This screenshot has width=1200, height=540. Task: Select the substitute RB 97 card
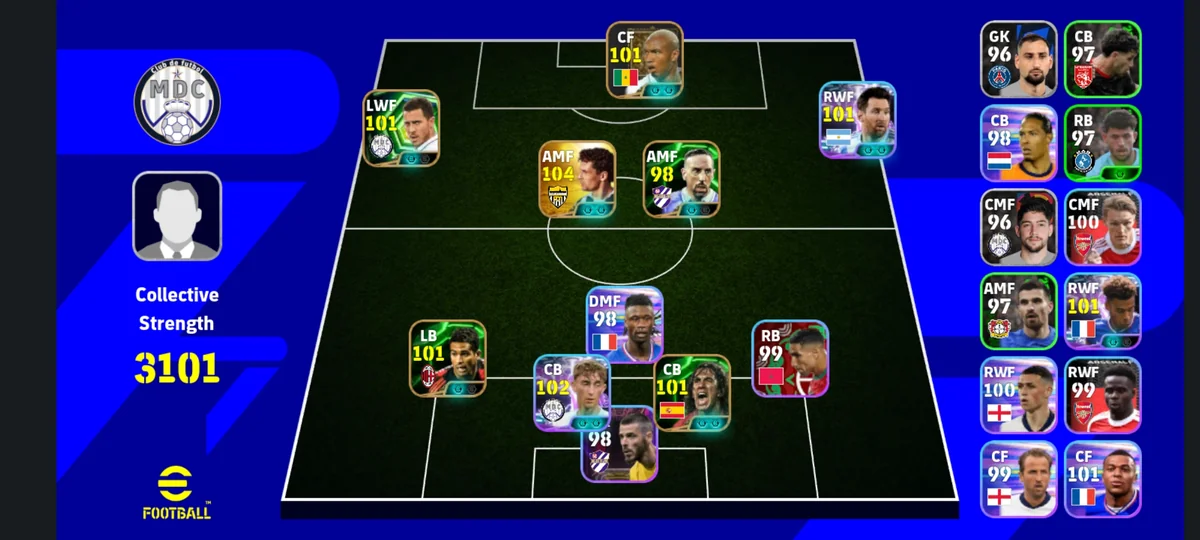tap(1102, 143)
